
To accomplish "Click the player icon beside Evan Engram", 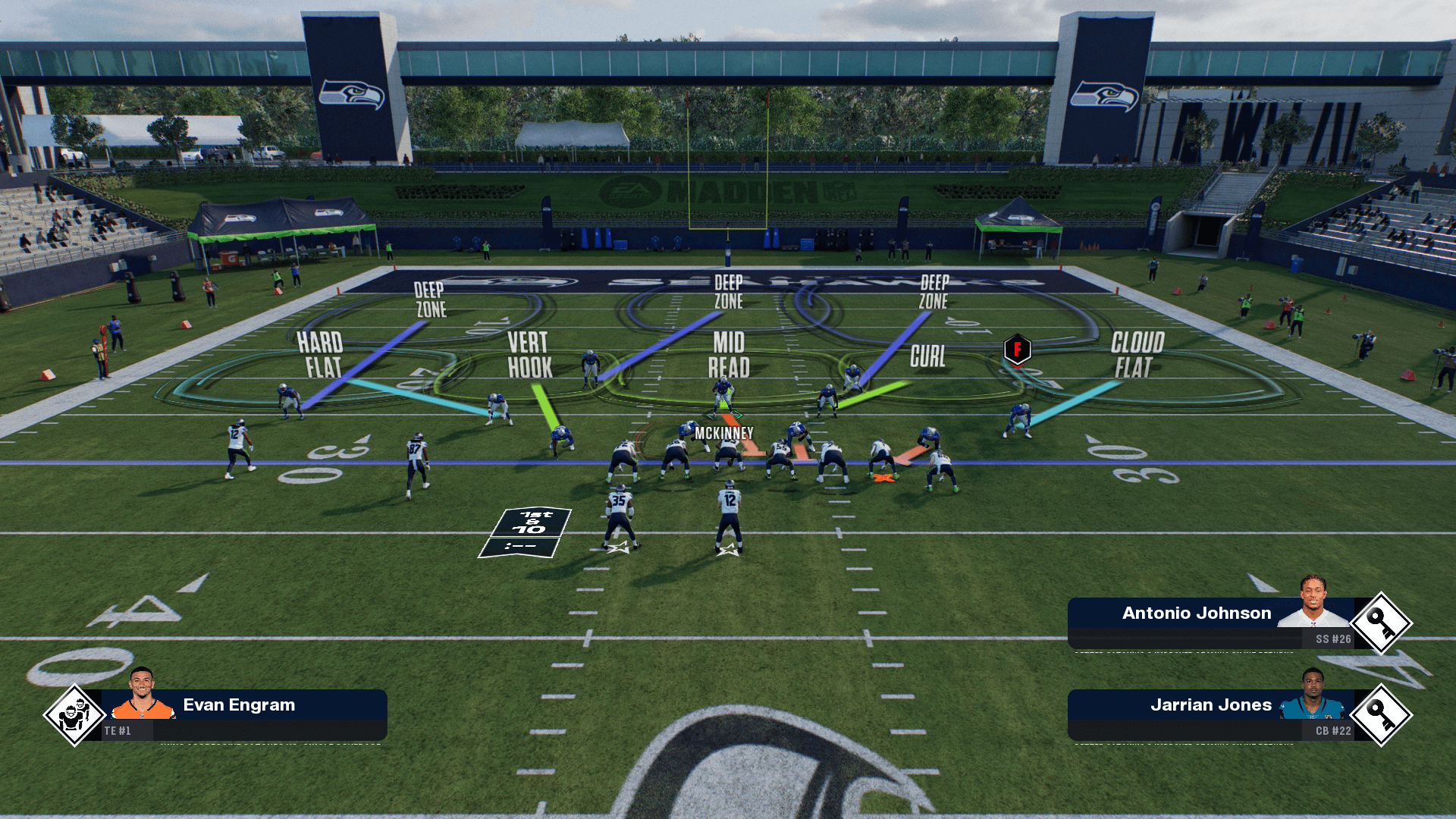I will [x=74, y=715].
